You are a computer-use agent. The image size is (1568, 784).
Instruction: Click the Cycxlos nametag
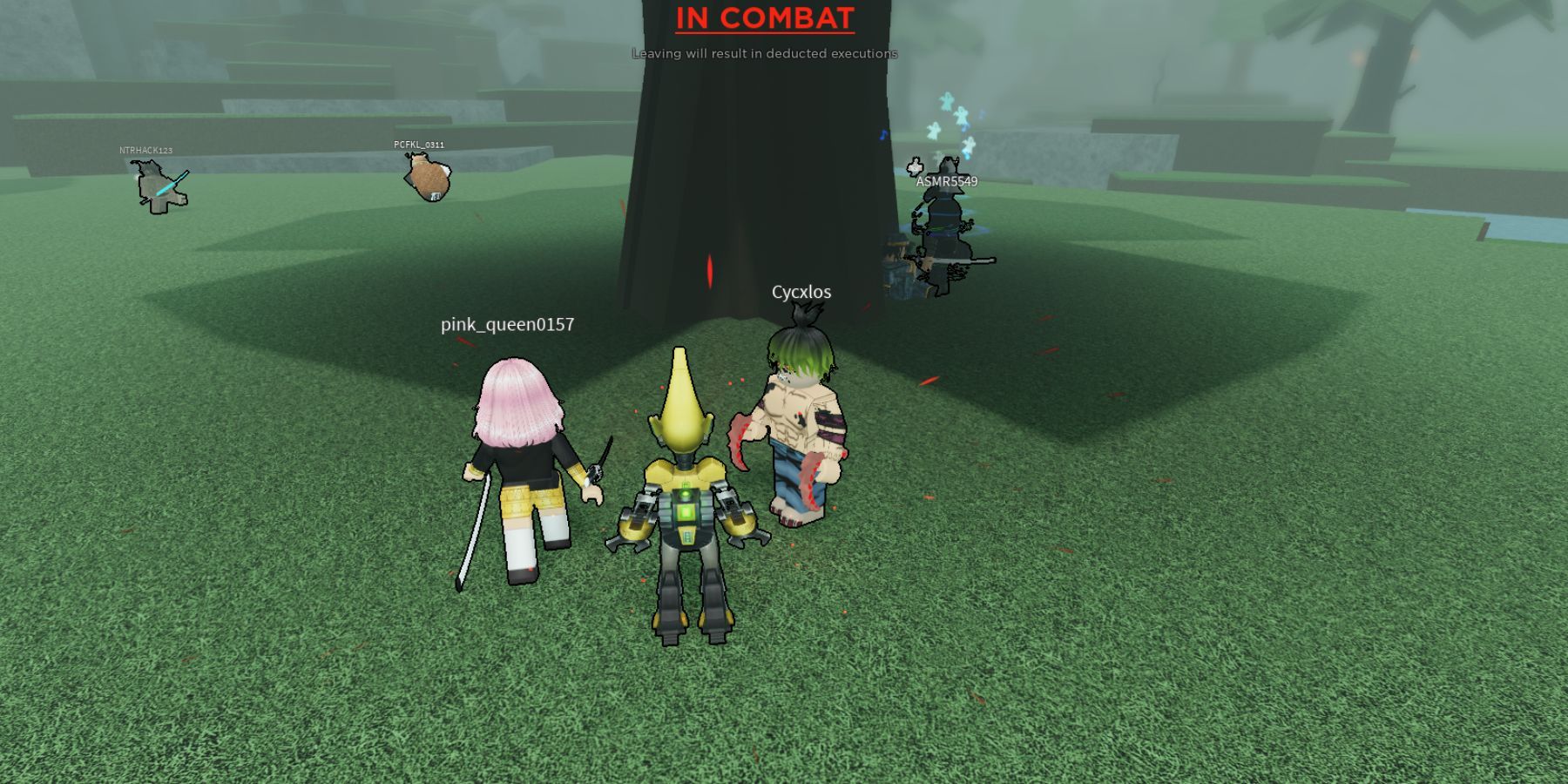pyautogui.click(x=802, y=293)
